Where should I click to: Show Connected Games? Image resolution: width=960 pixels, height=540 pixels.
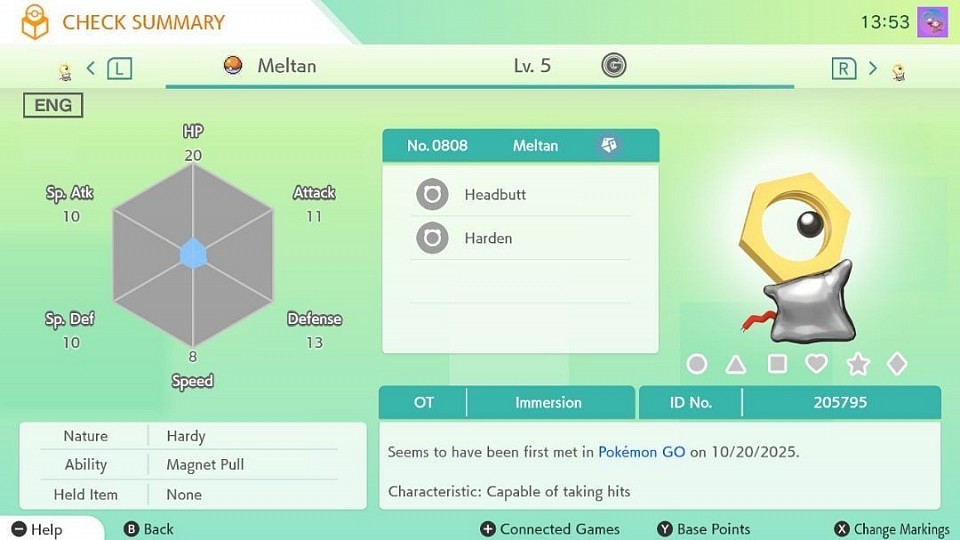[550, 529]
